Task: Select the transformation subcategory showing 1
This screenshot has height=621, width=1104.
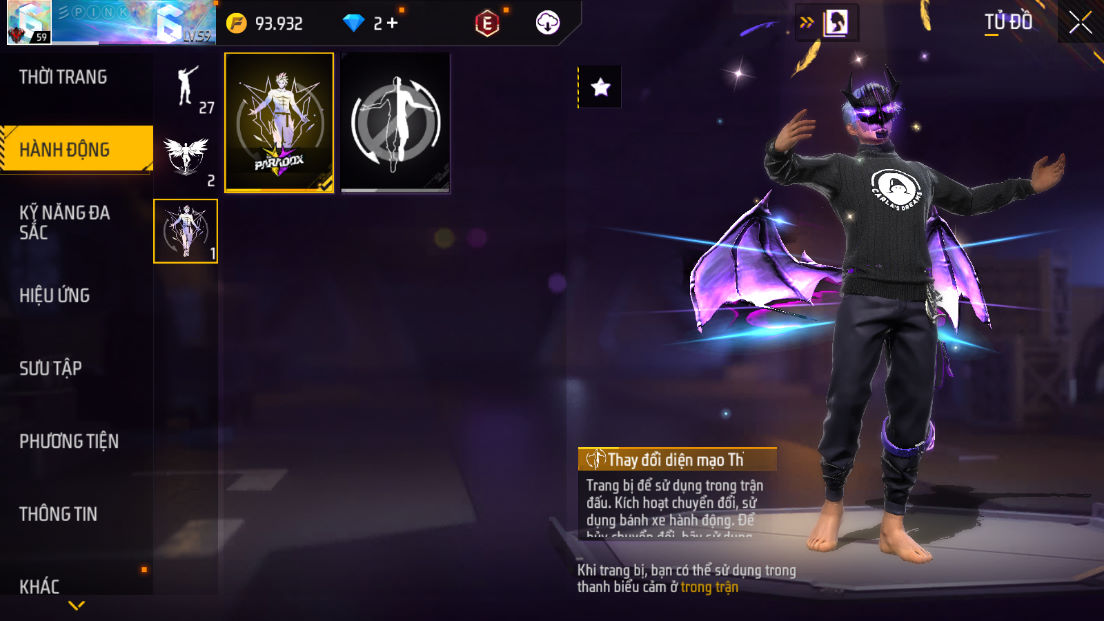Action: pos(186,231)
